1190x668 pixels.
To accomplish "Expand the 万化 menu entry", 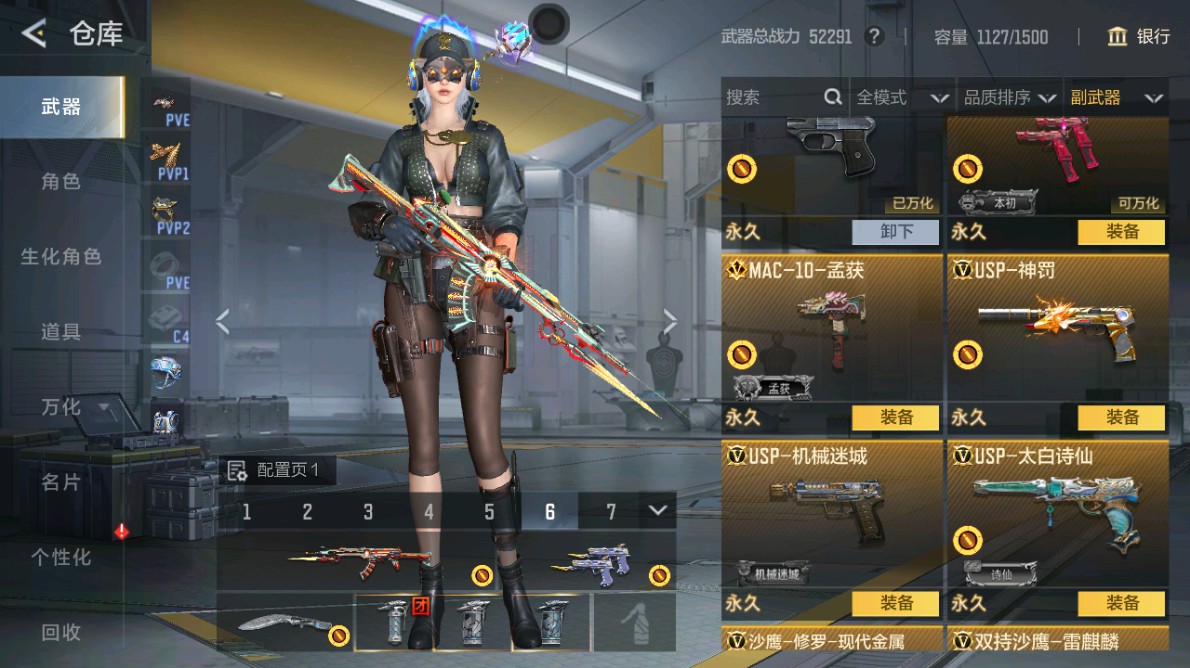I will (x=72, y=407).
